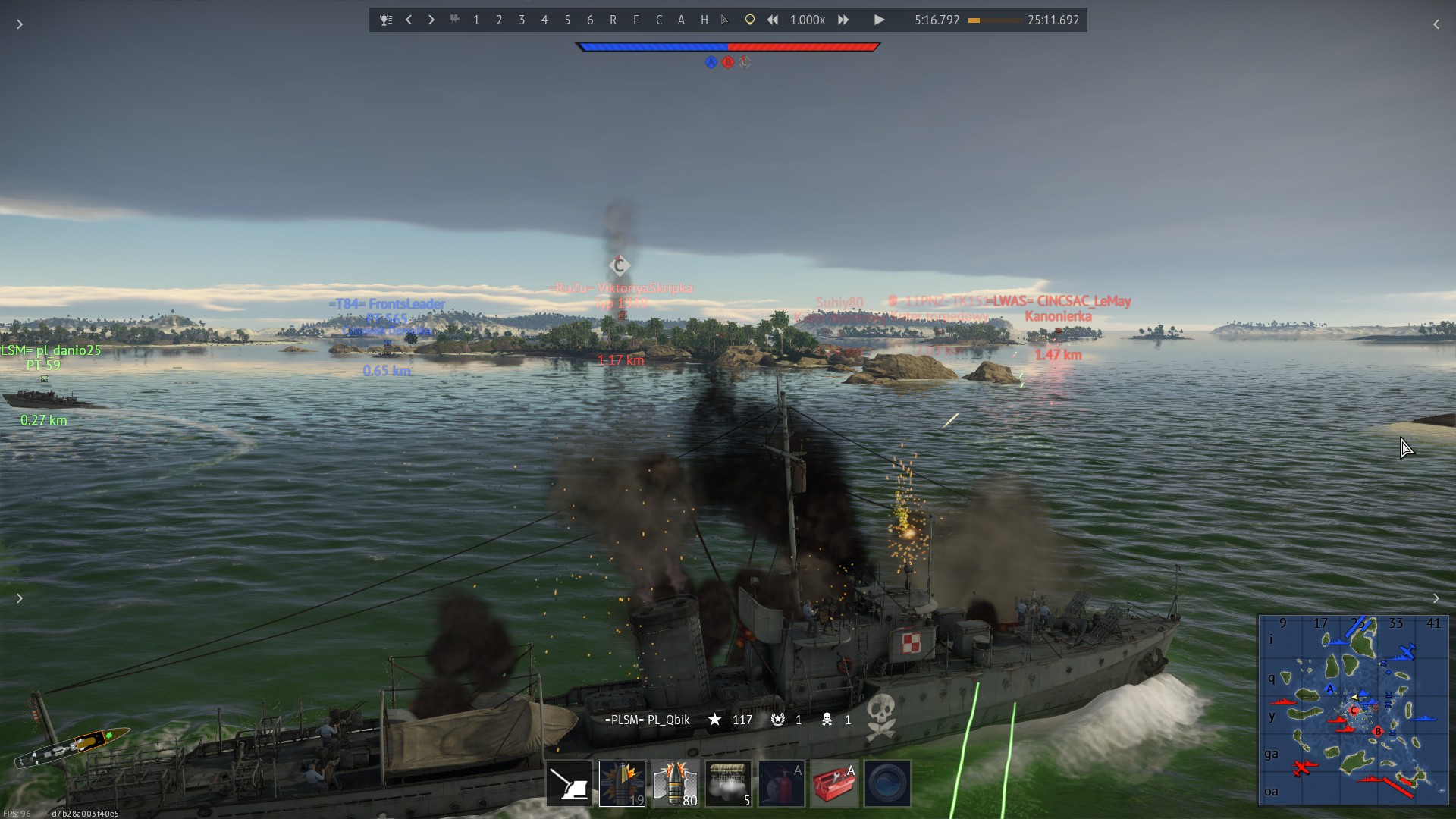1456x819 pixels.
Task: Seek along the replay progress bar
Action: 994,20
